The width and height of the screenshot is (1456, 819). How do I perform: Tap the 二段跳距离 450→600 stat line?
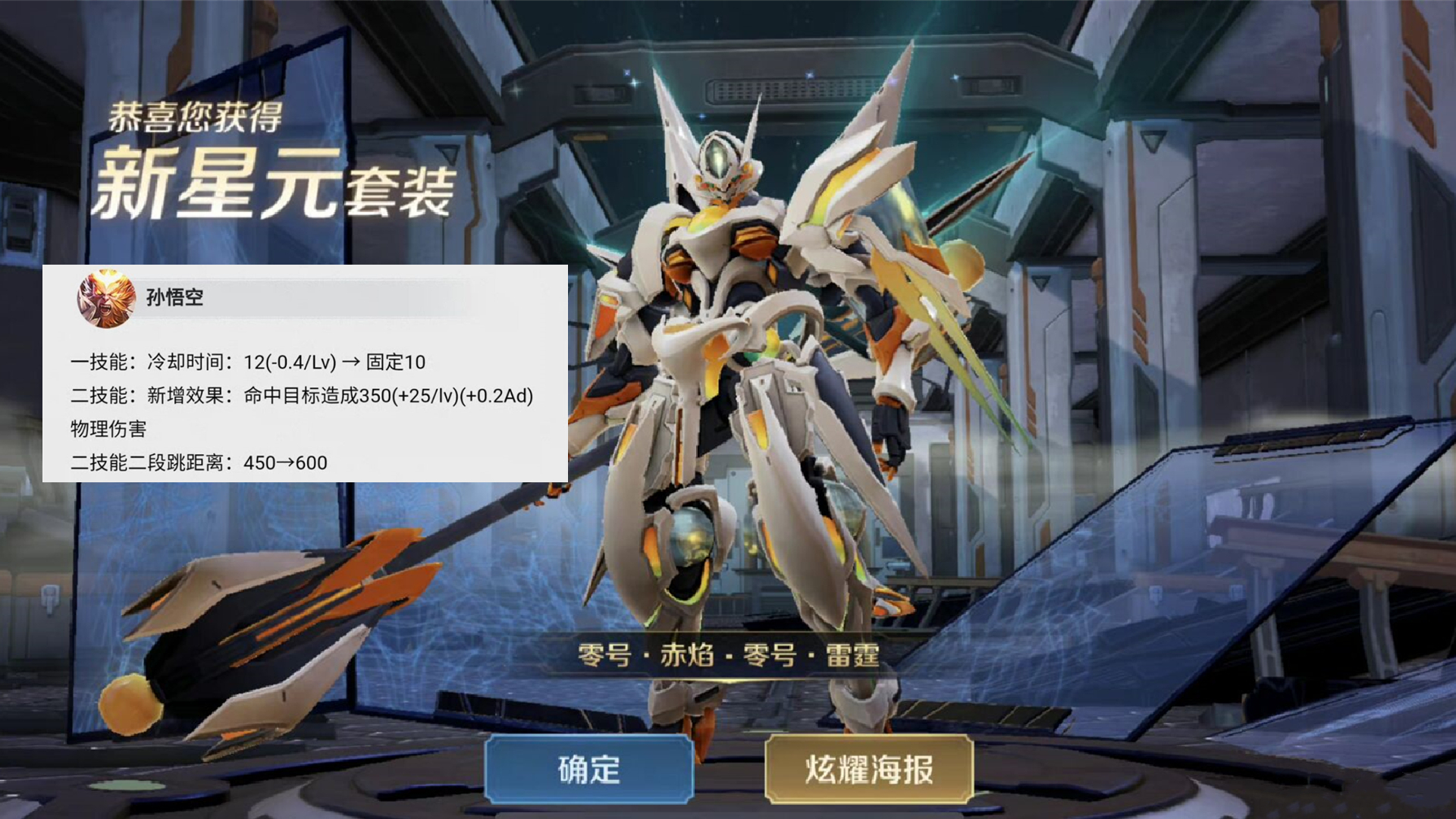201,463
